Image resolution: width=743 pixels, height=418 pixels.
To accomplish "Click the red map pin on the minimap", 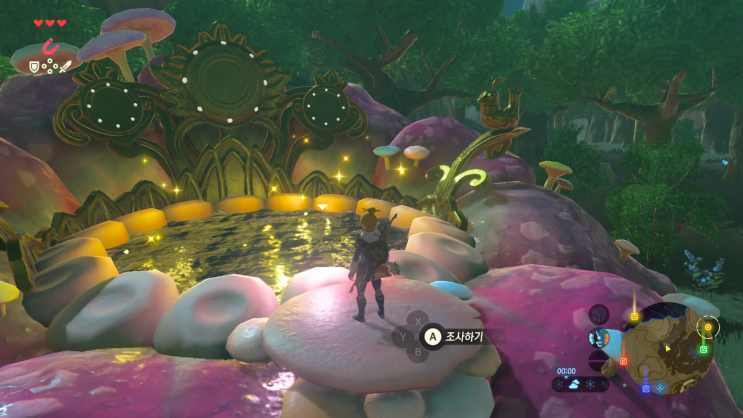I will point(623,361).
